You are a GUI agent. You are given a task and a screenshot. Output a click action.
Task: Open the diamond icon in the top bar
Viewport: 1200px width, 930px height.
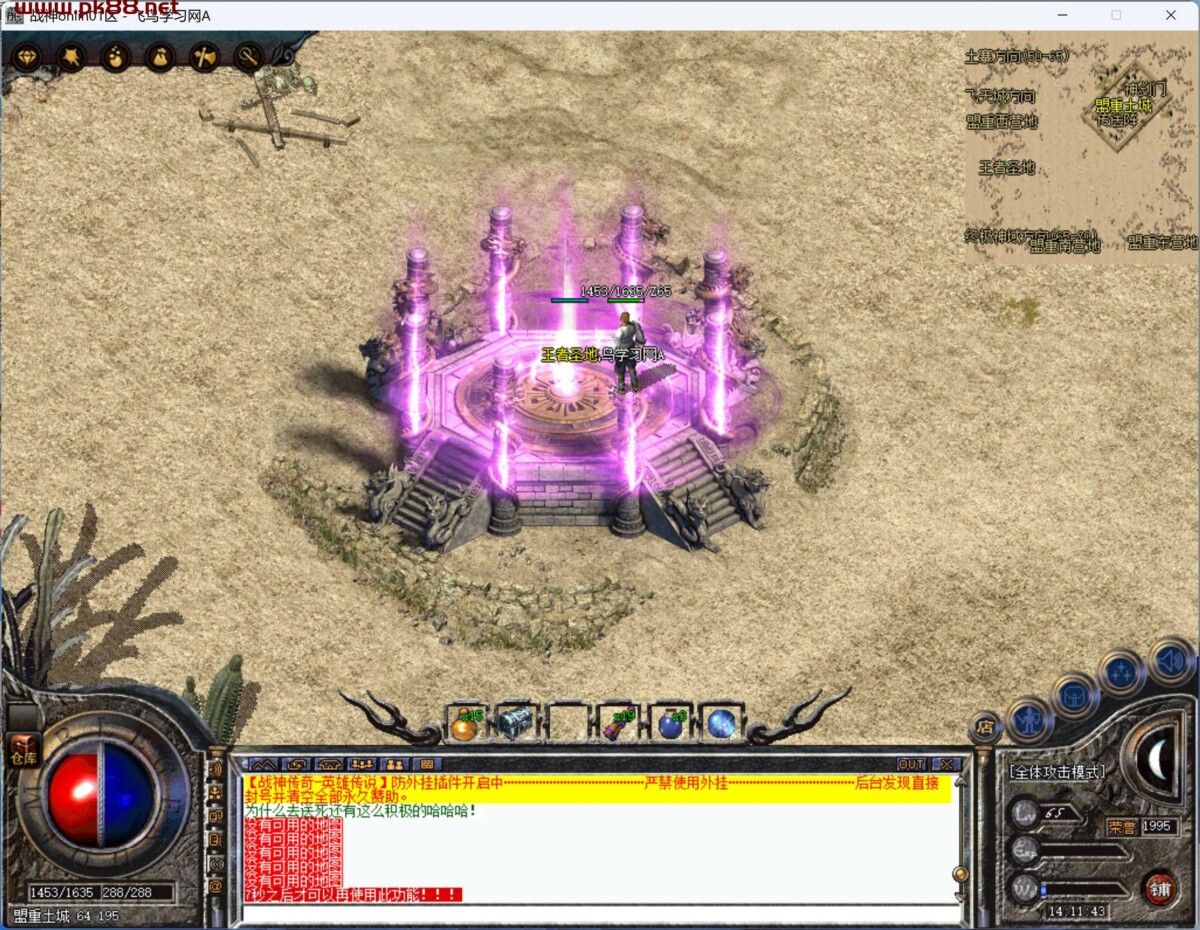coord(27,57)
